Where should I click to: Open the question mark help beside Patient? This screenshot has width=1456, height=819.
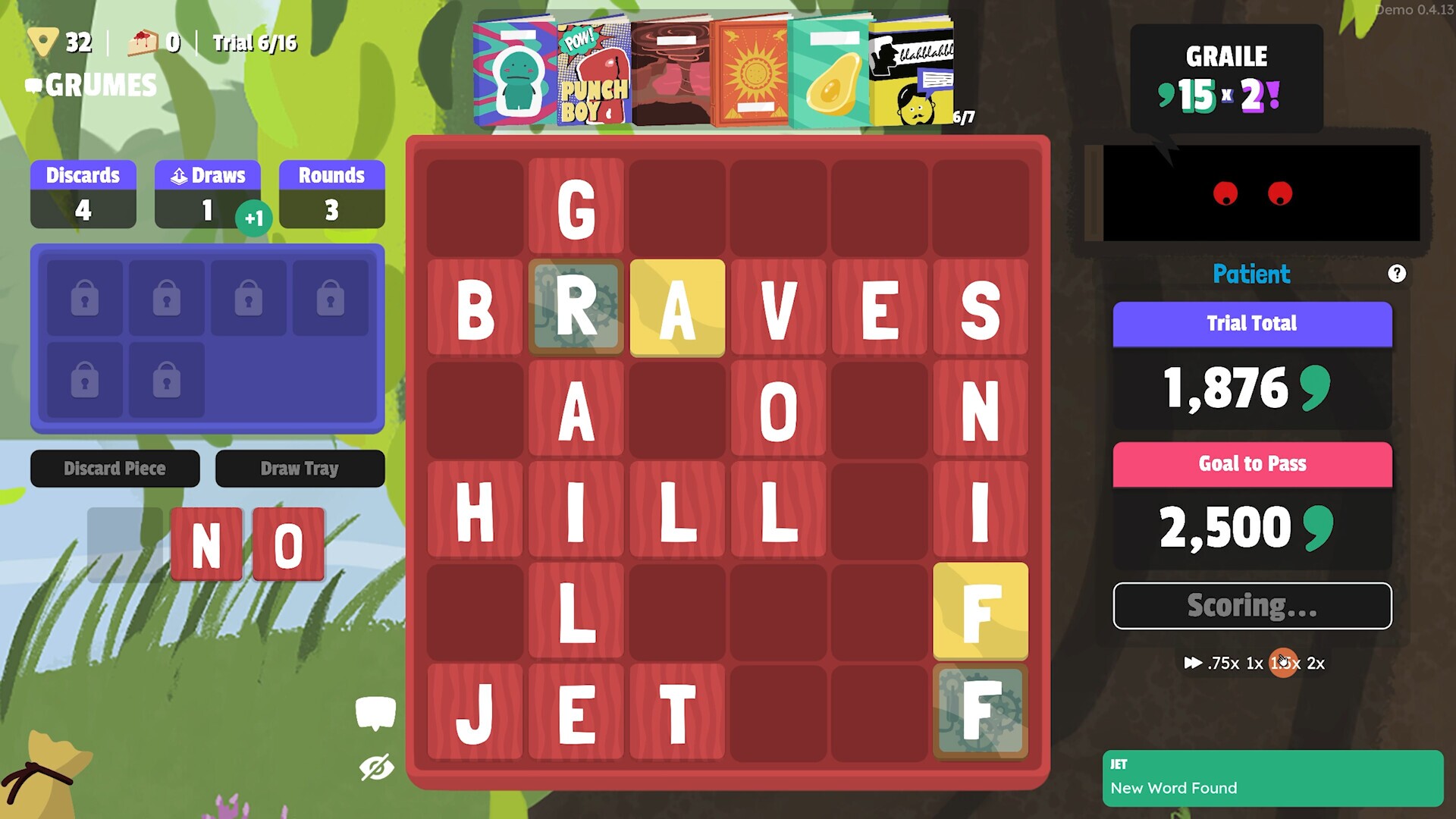click(x=1396, y=274)
